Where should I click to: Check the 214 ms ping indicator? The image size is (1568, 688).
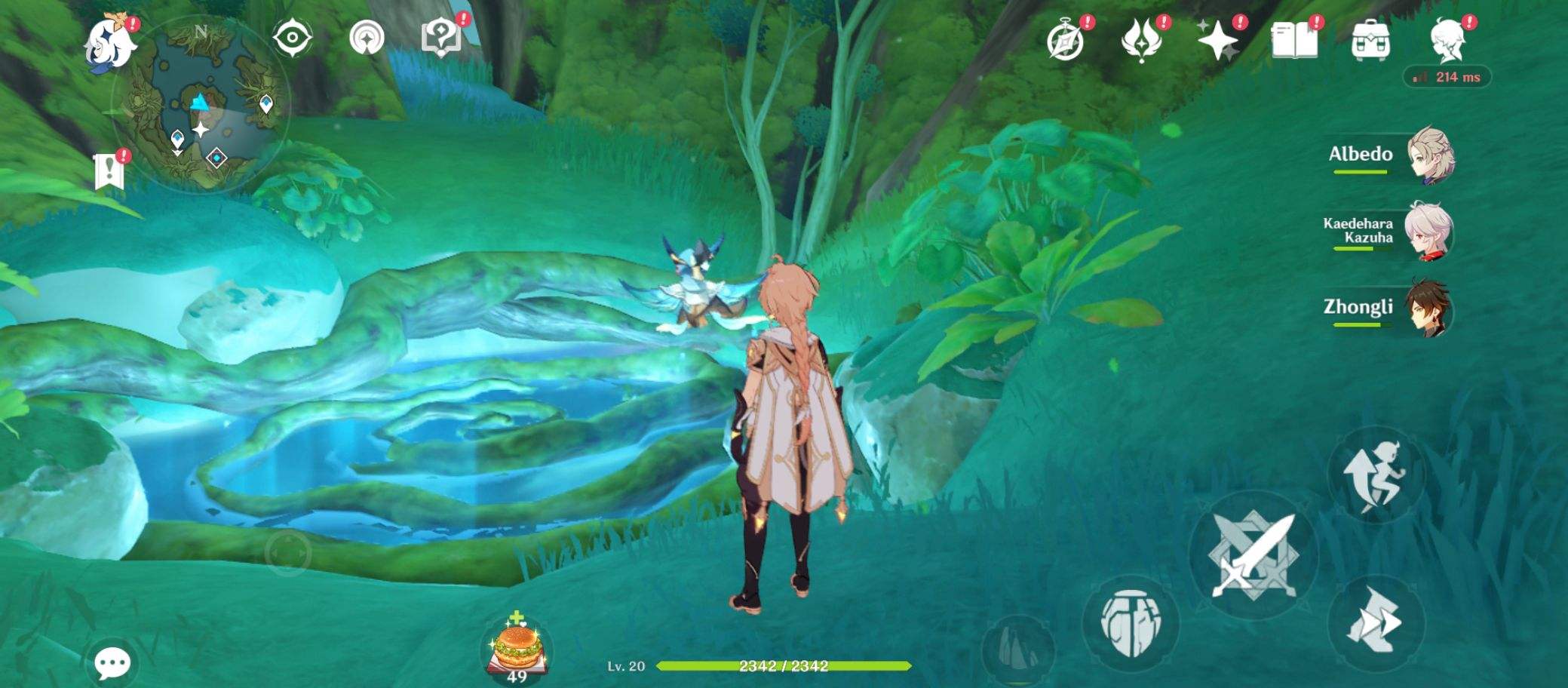[x=1449, y=75]
